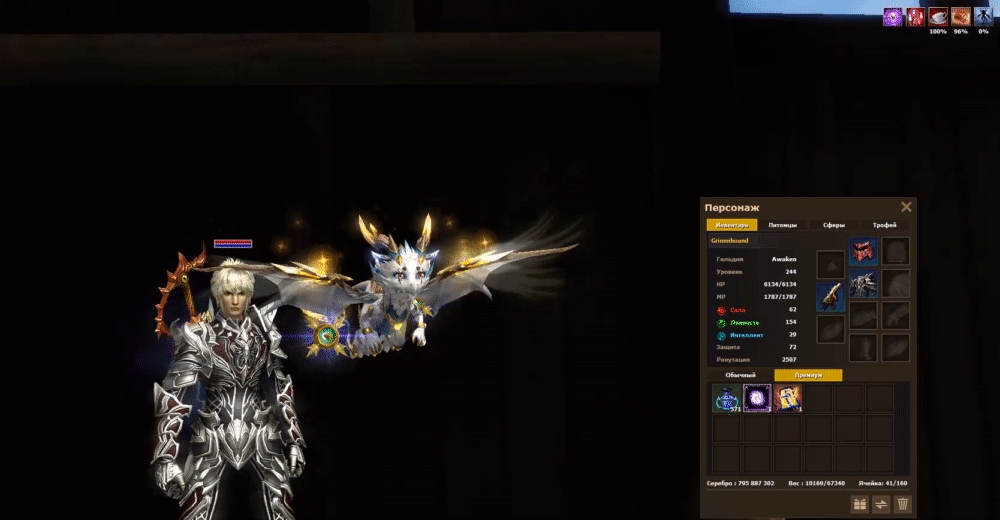Select the Премиум inventory tab
The image size is (1000, 520).
tap(808, 375)
